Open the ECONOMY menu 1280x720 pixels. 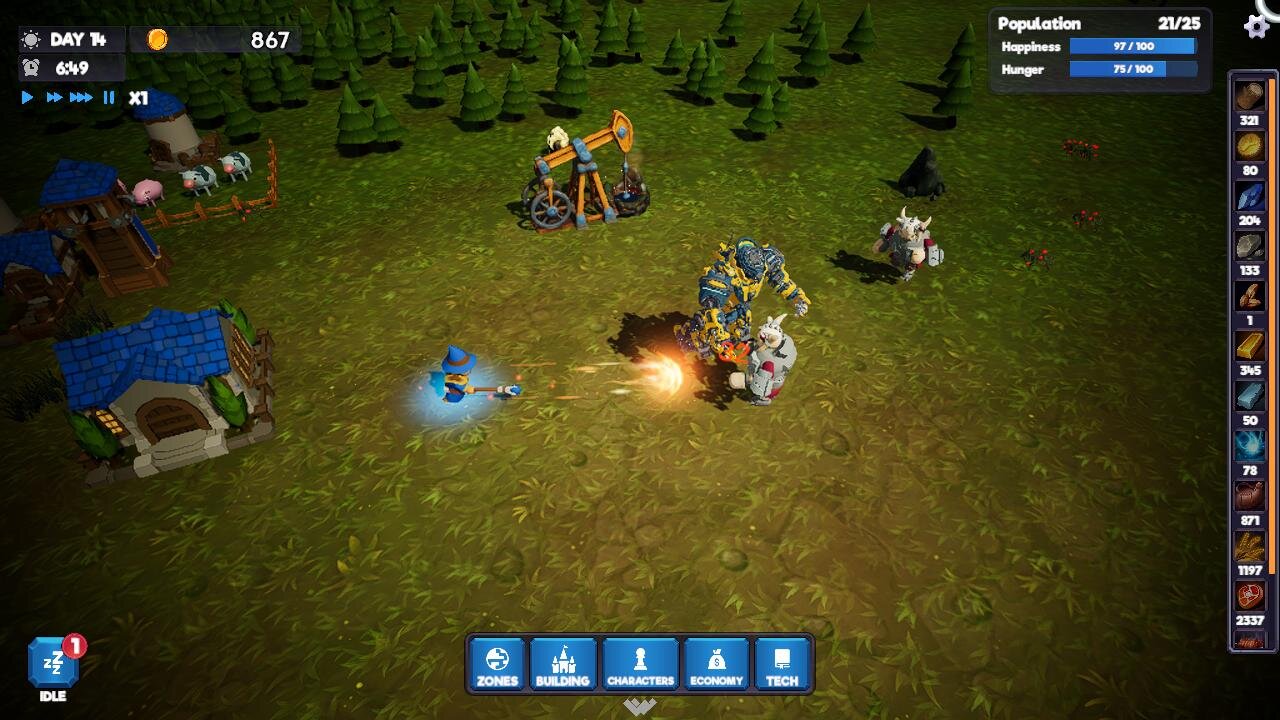(715, 663)
